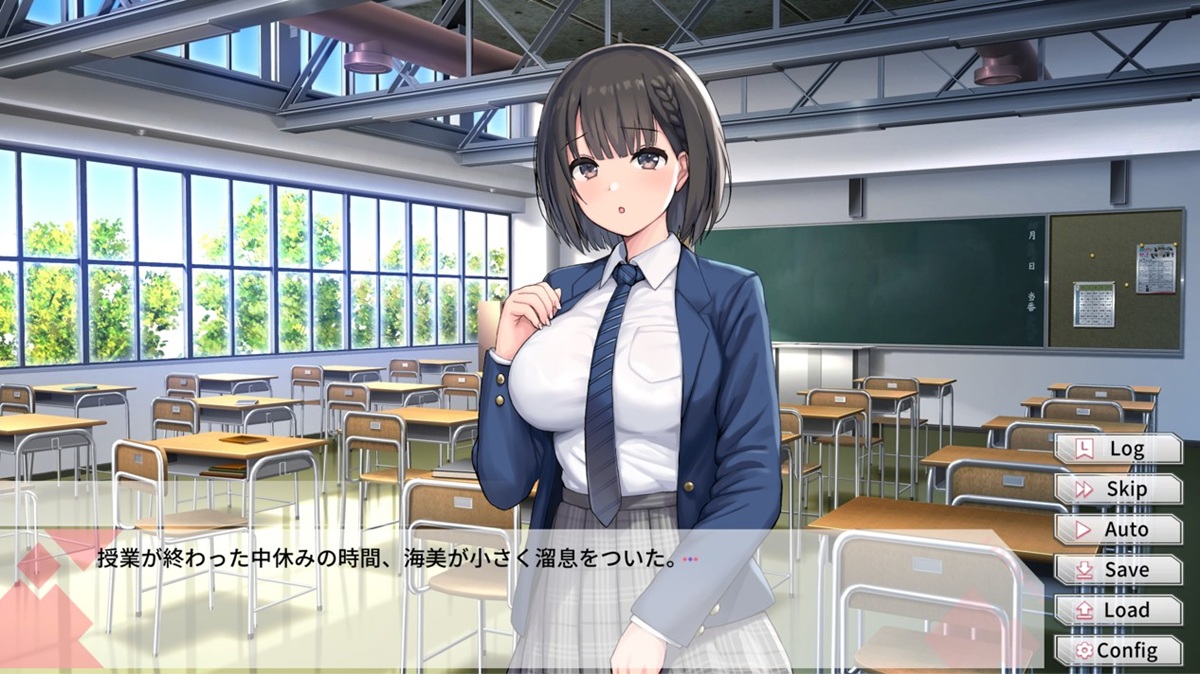1200x674 pixels.
Task: Activate the Skip button
Action: 1118,489
